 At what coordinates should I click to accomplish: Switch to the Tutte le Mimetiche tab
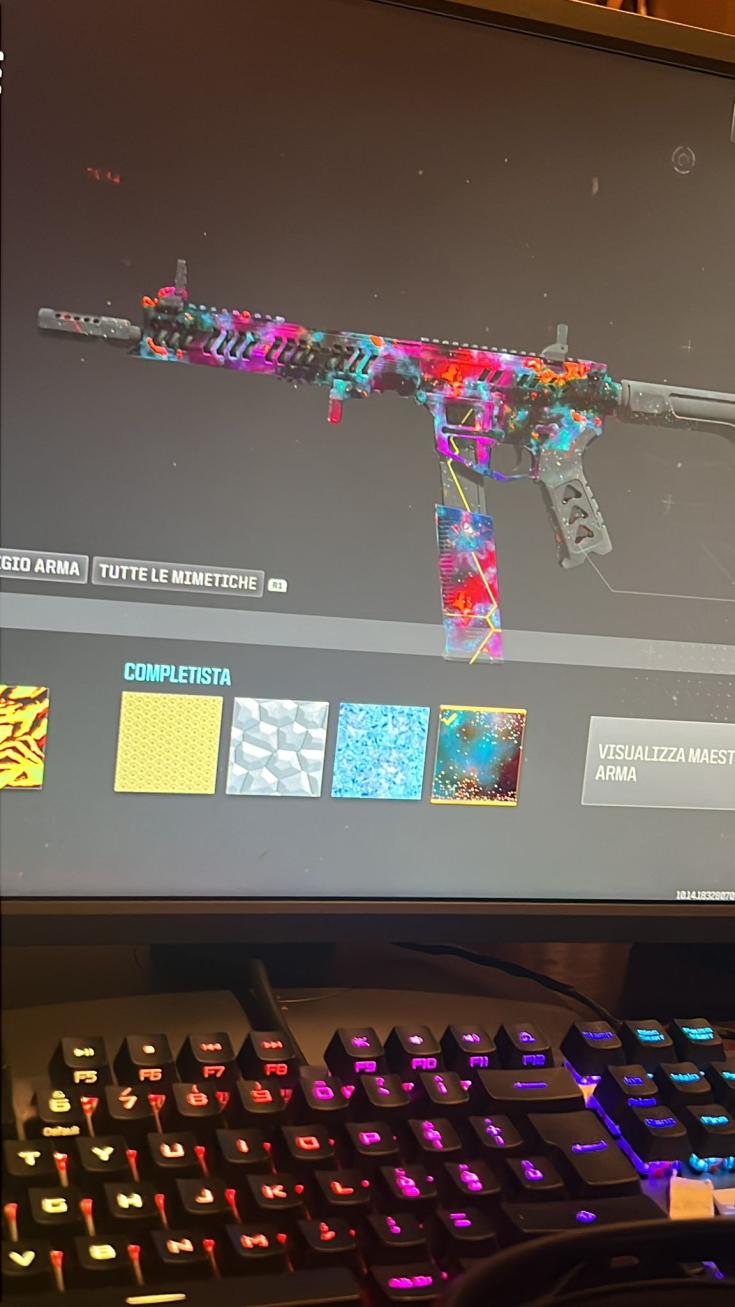click(x=178, y=577)
